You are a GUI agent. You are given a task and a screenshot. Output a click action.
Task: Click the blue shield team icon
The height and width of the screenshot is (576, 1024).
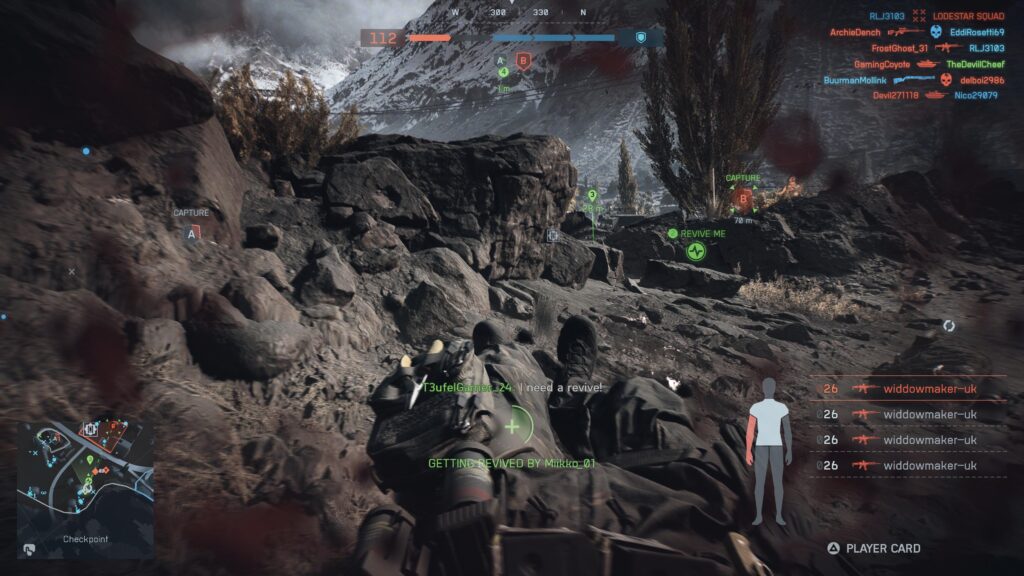pos(641,38)
